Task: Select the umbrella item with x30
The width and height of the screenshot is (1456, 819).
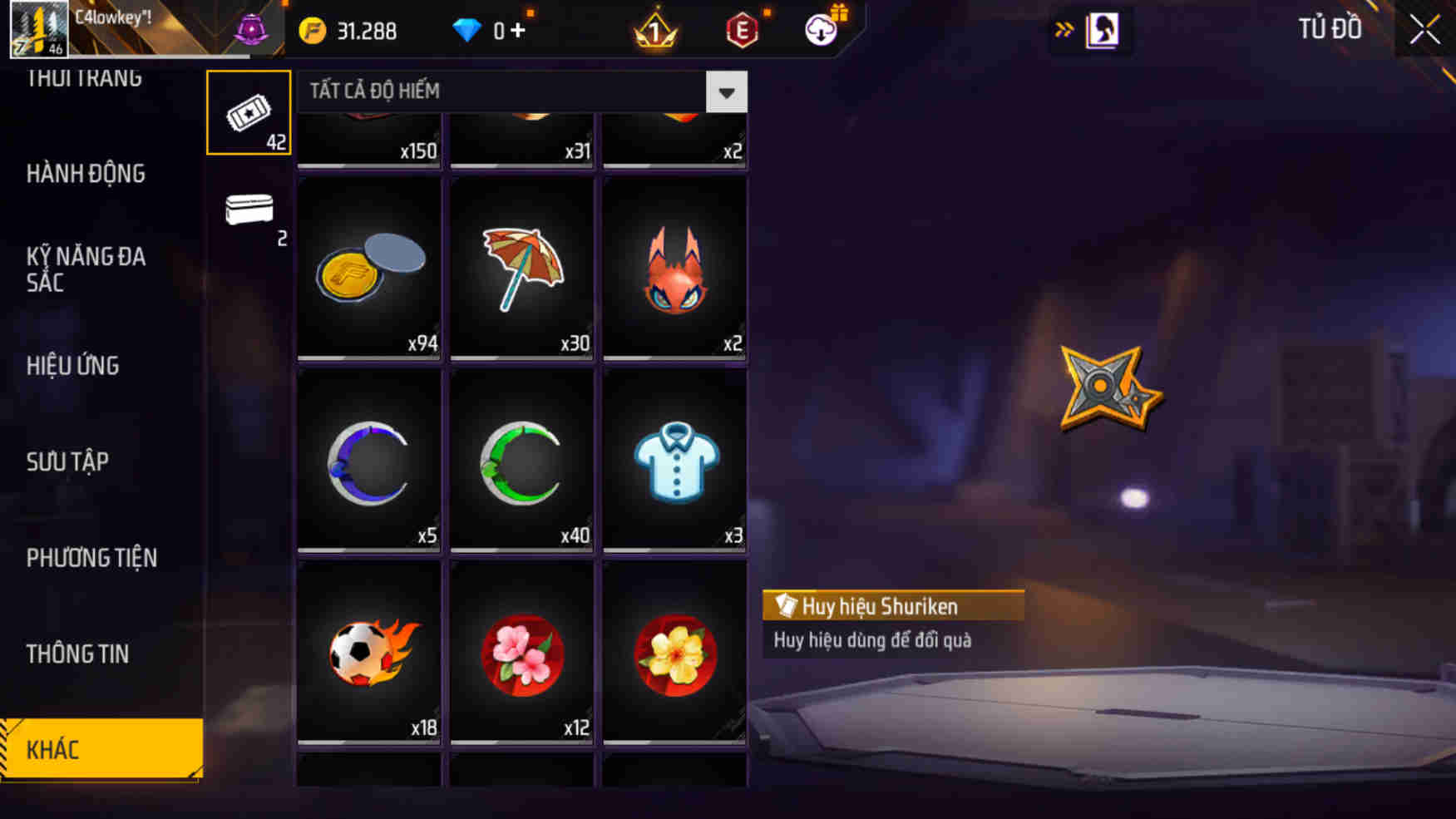Action: click(521, 268)
